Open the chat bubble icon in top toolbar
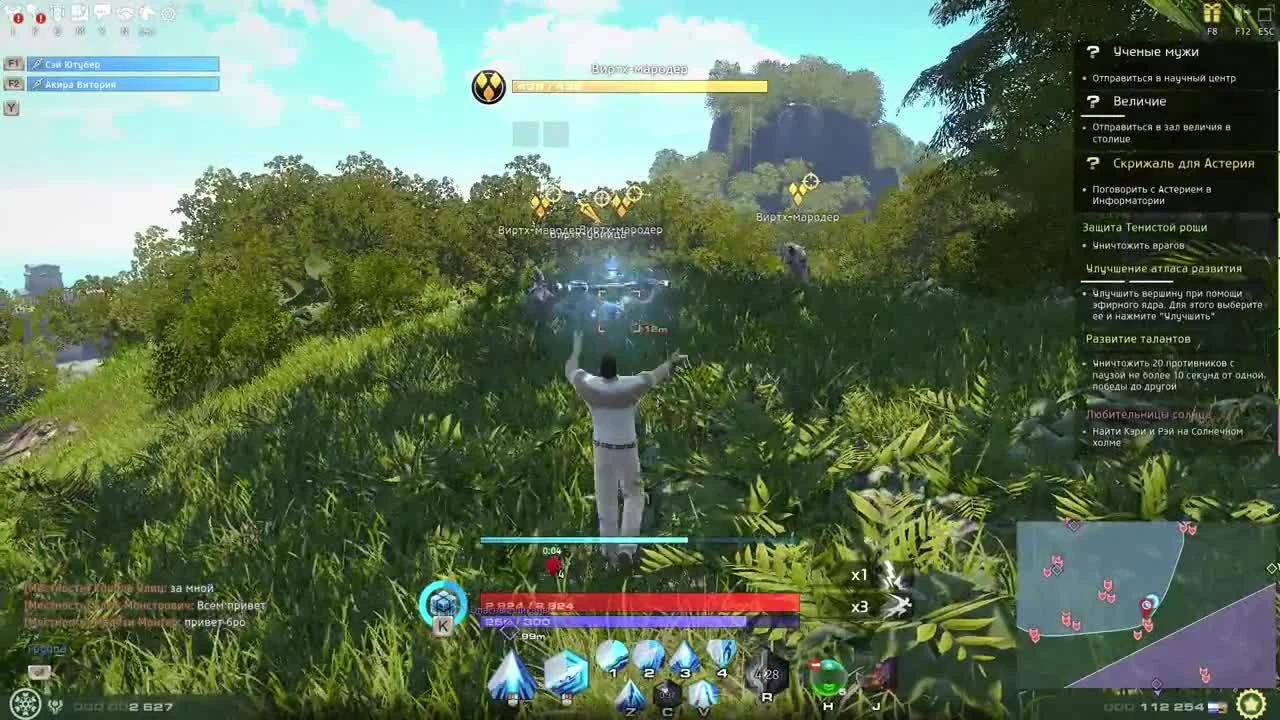The height and width of the screenshot is (720, 1280). pos(102,12)
